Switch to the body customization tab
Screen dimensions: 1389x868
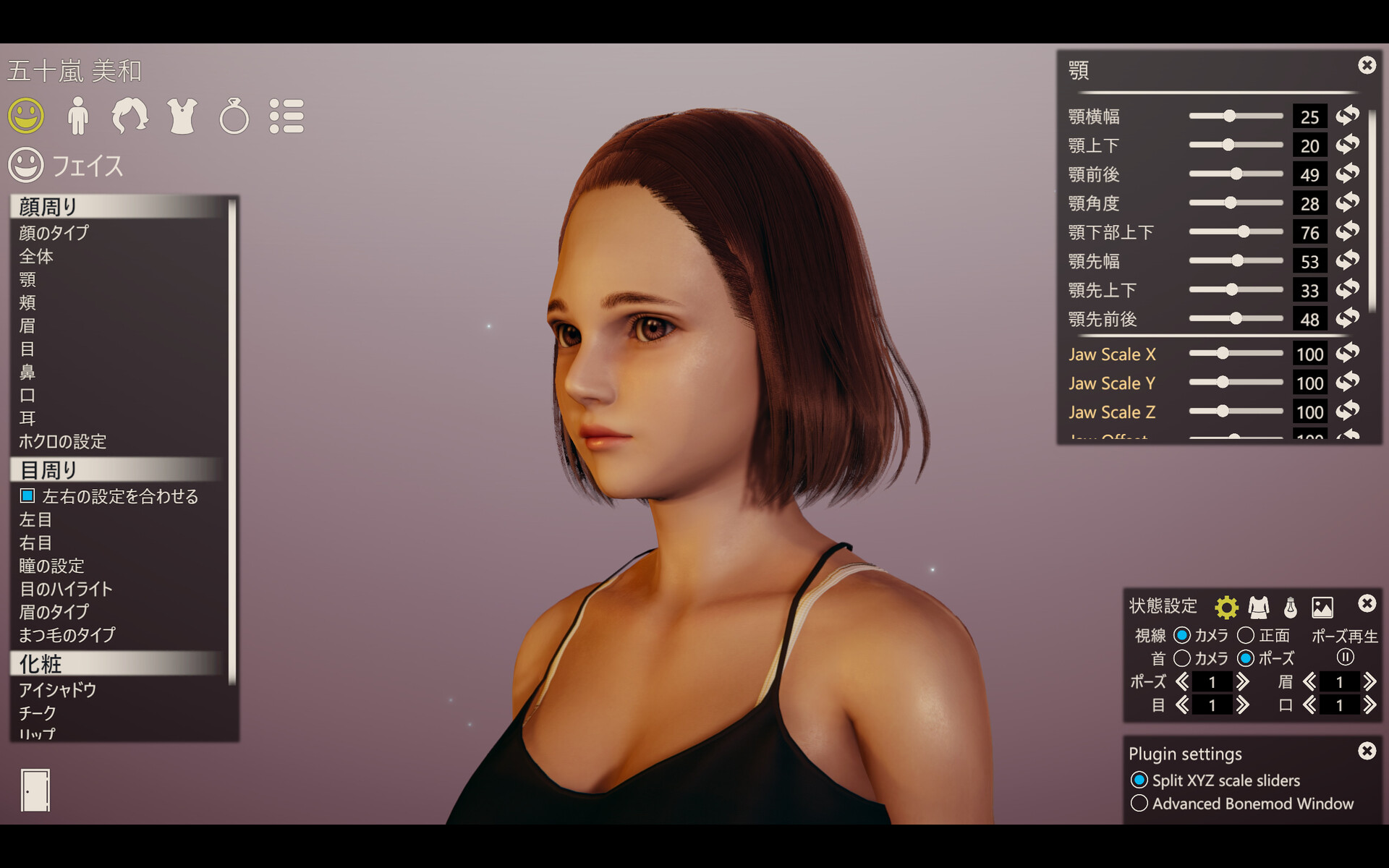[x=78, y=117]
